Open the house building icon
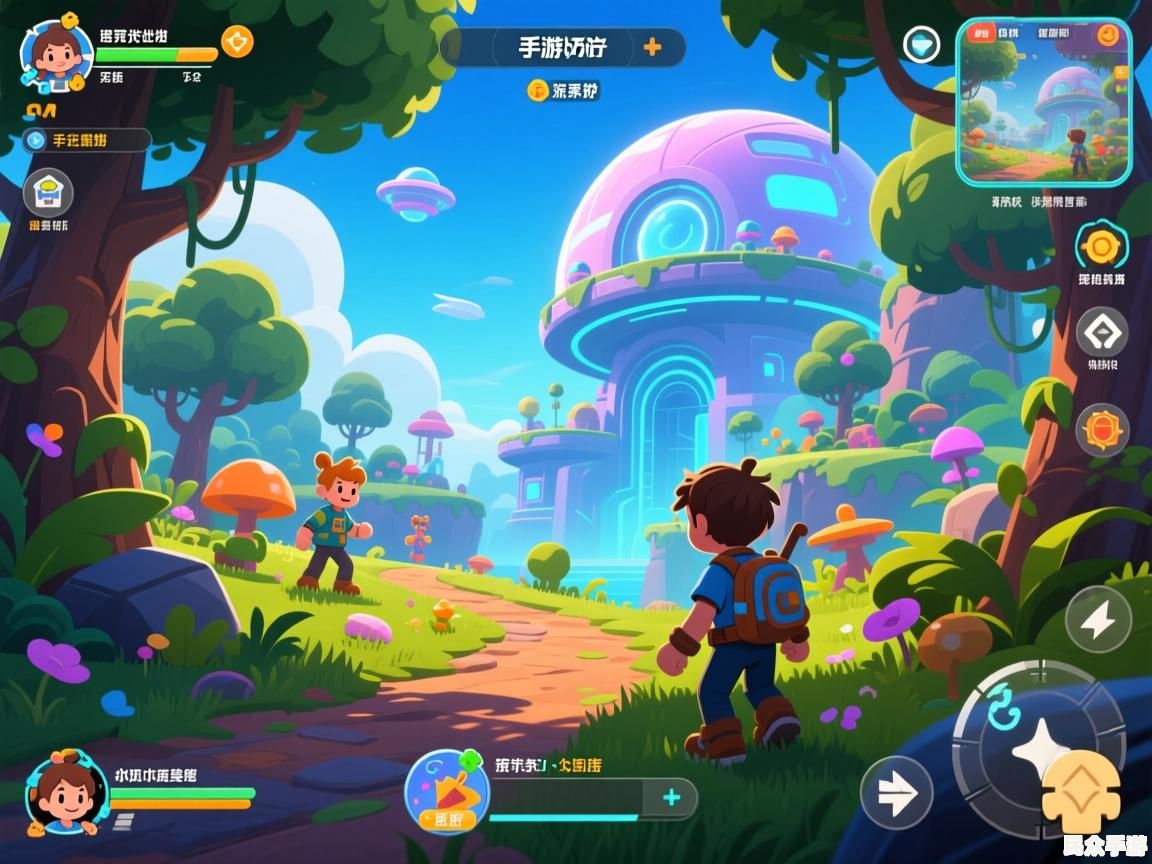 (x=48, y=193)
